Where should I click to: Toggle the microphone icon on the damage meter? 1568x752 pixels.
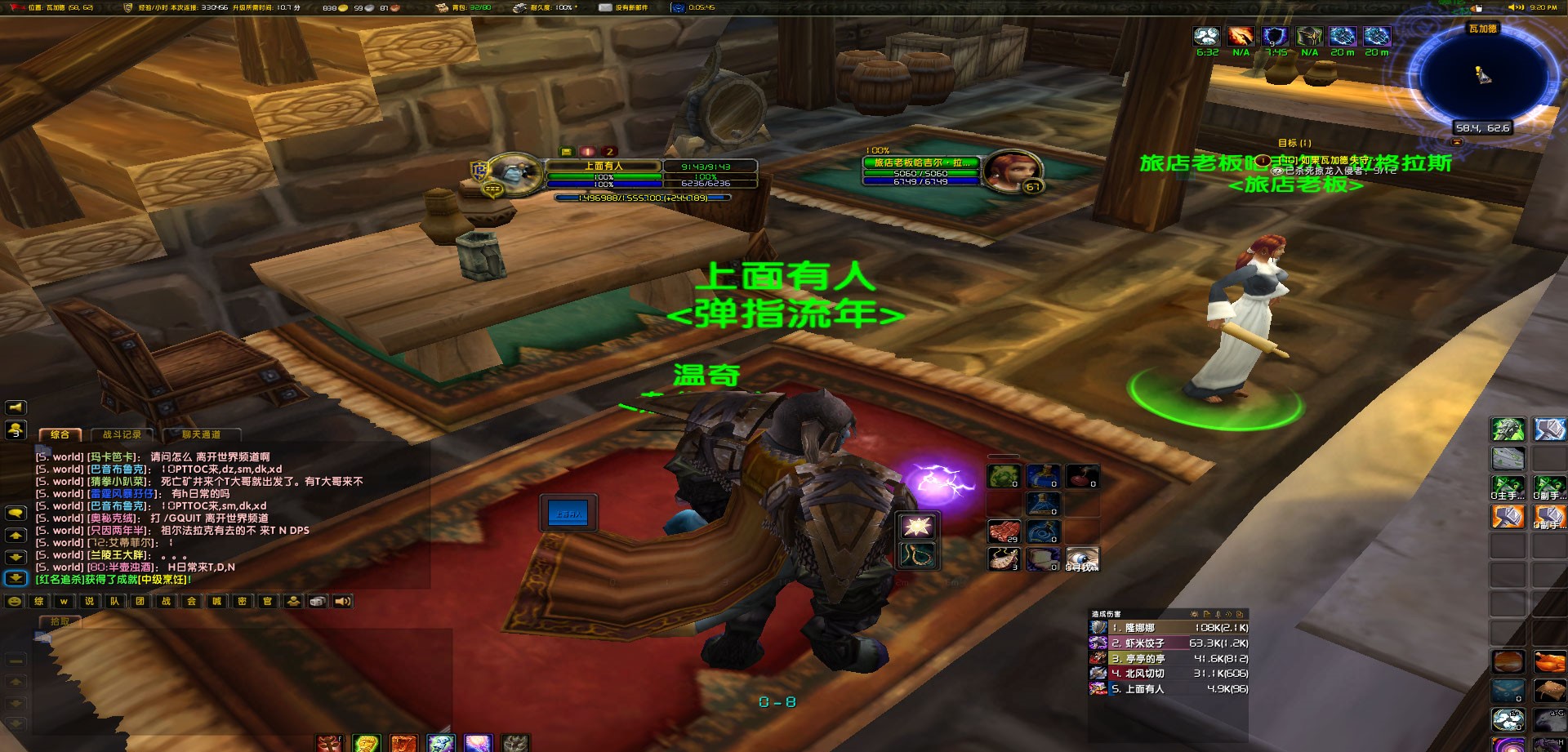[x=1218, y=614]
